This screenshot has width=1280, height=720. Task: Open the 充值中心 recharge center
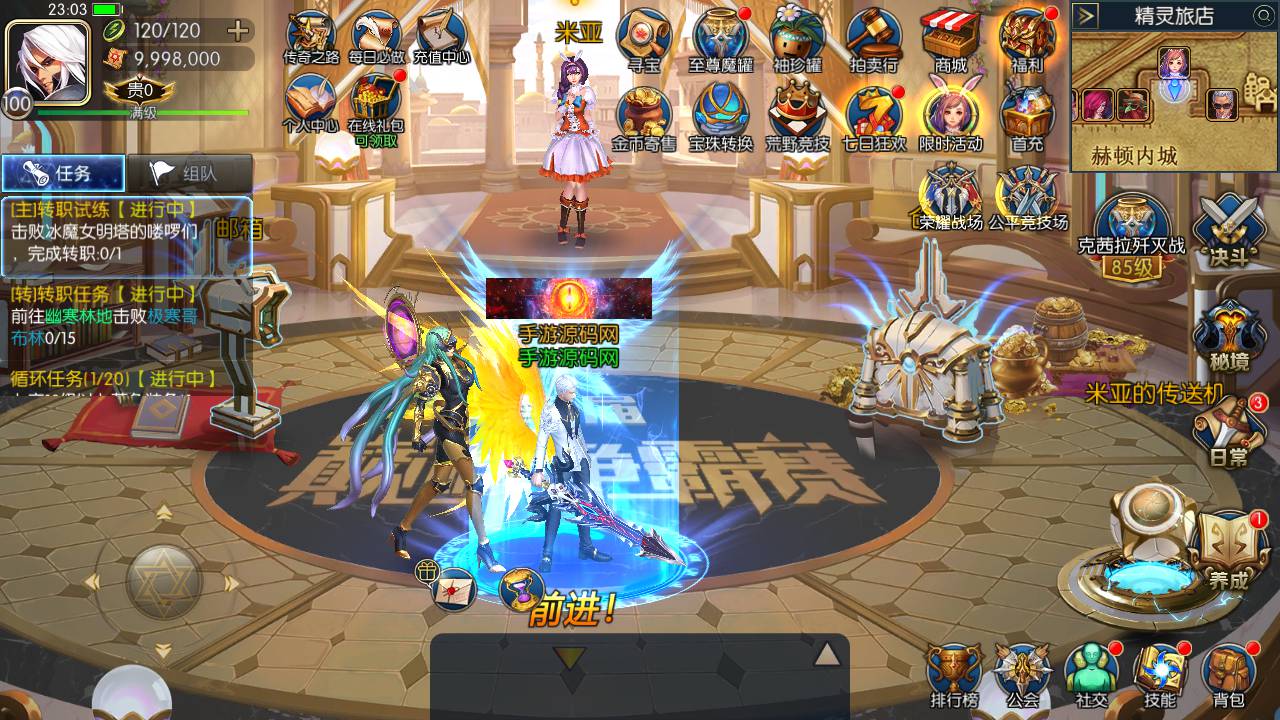pyautogui.click(x=441, y=38)
